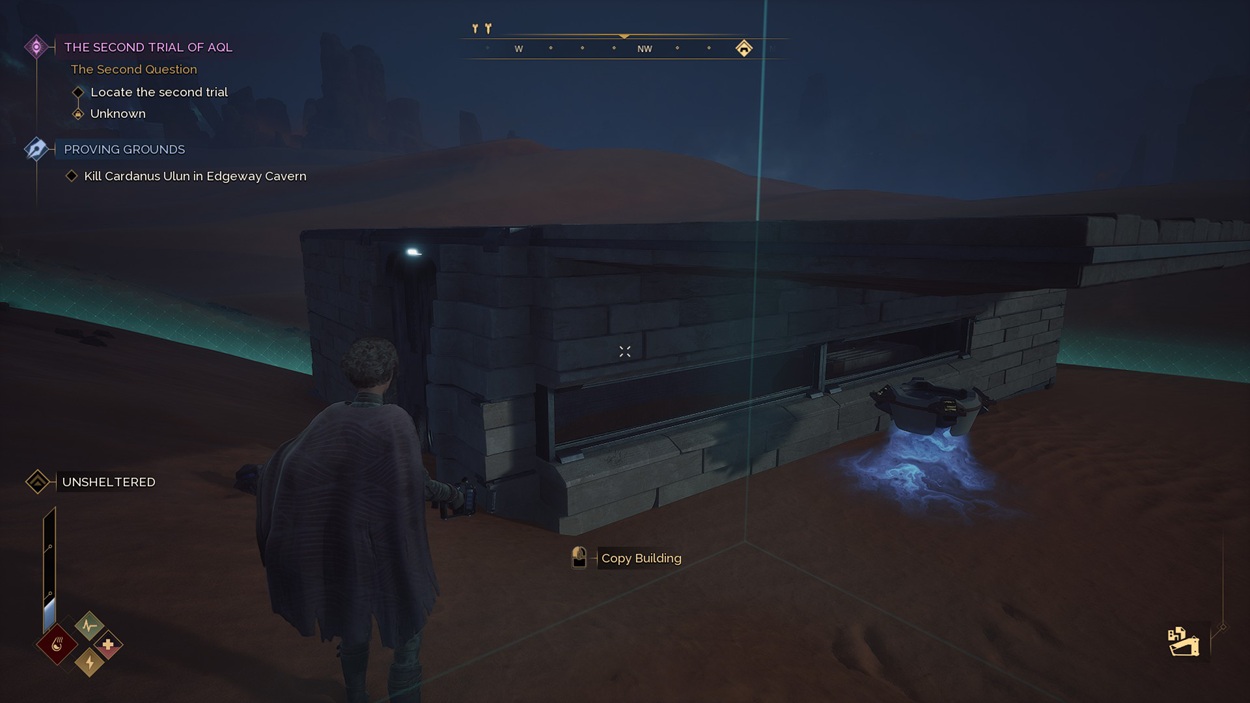The width and height of the screenshot is (1250, 703).
Task: Open the building tool icon
Action: 1183,641
